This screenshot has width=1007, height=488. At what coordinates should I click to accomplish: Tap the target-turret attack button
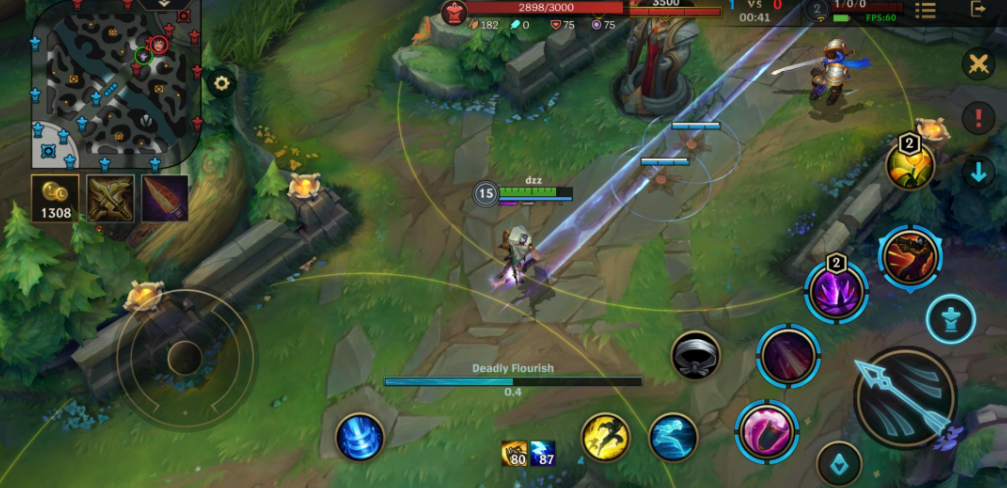(950, 320)
